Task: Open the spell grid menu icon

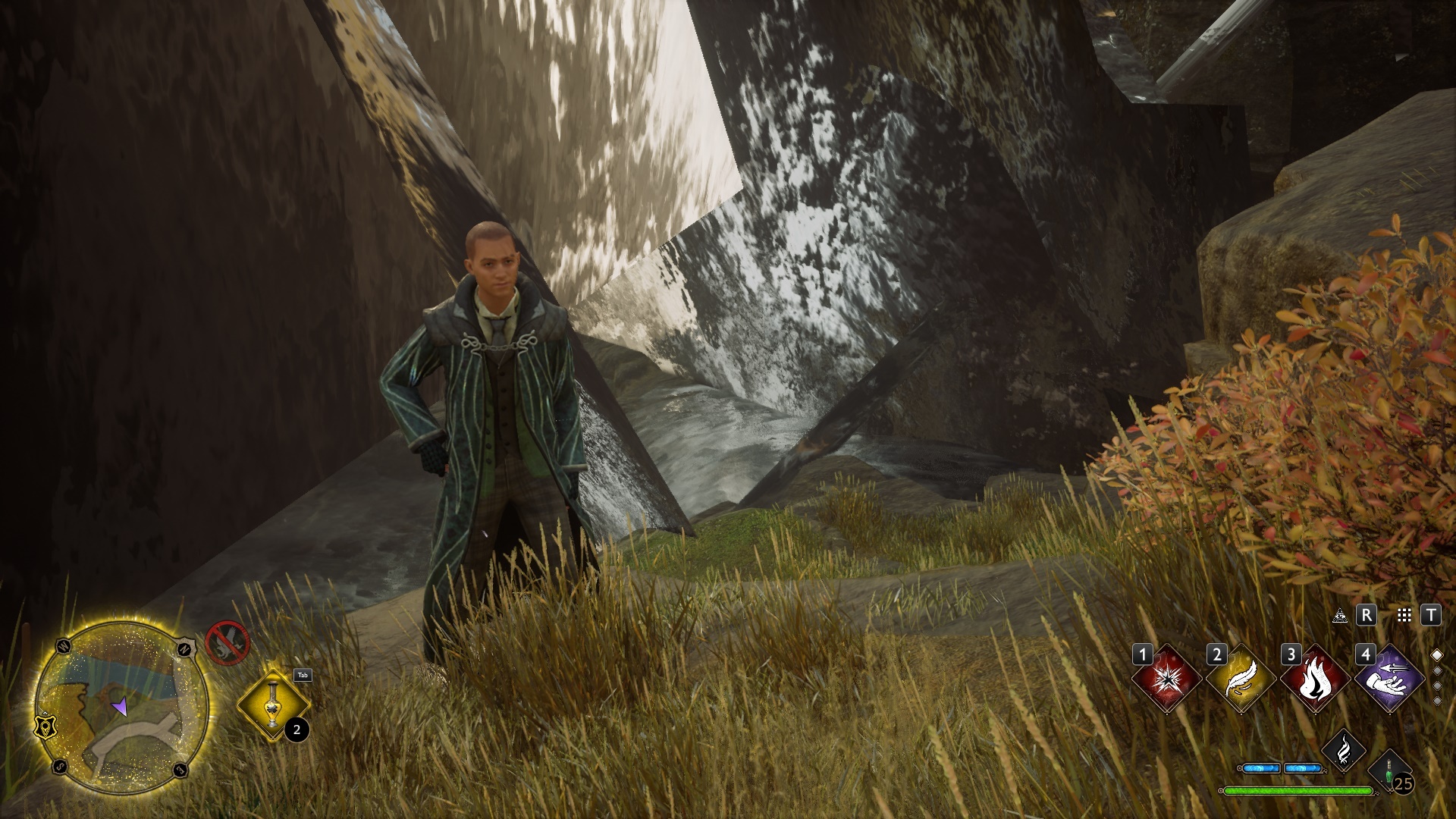Action: tap(1404, 615)
